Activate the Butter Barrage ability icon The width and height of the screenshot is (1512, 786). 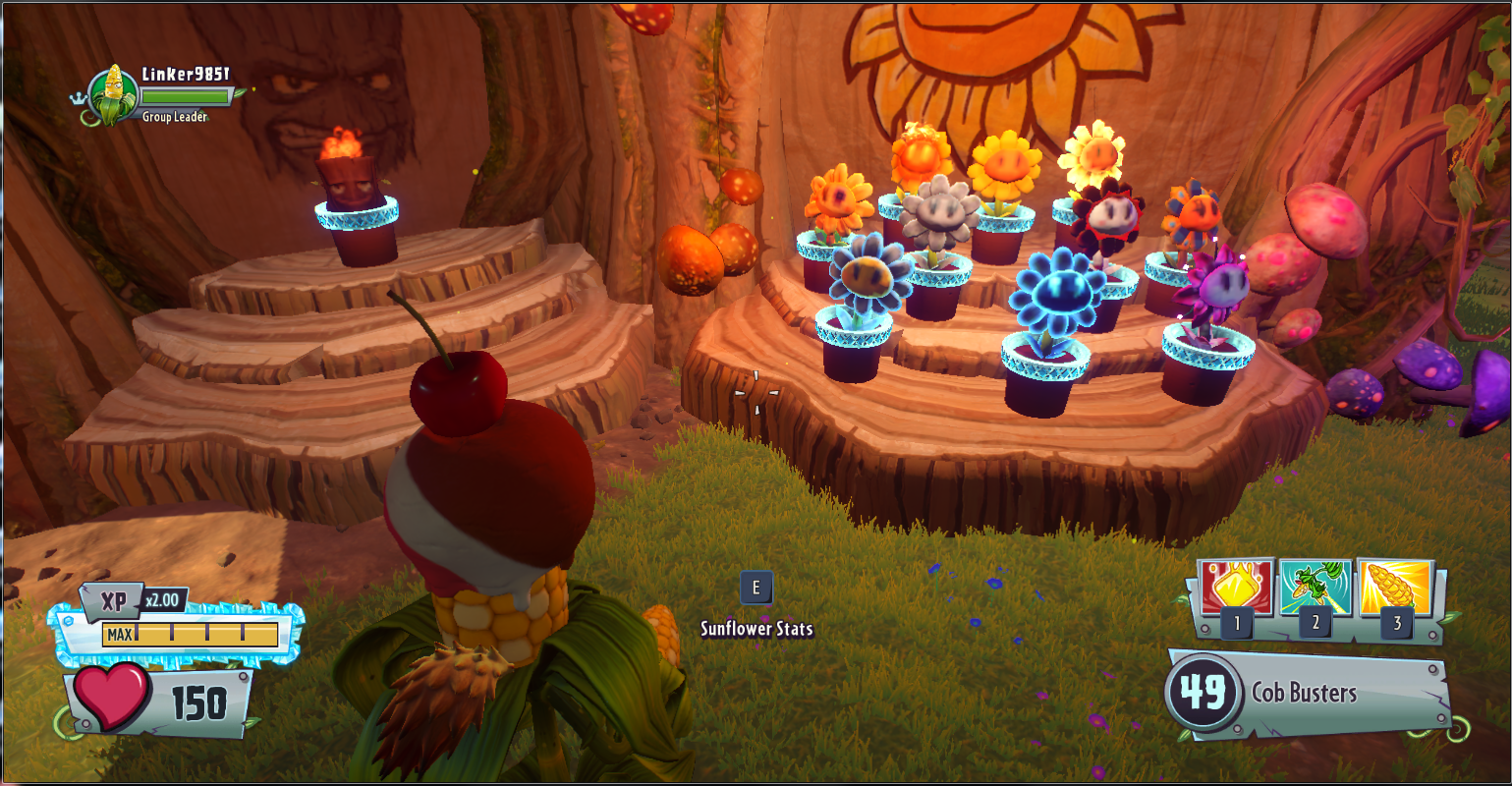tap(1235, 589)
